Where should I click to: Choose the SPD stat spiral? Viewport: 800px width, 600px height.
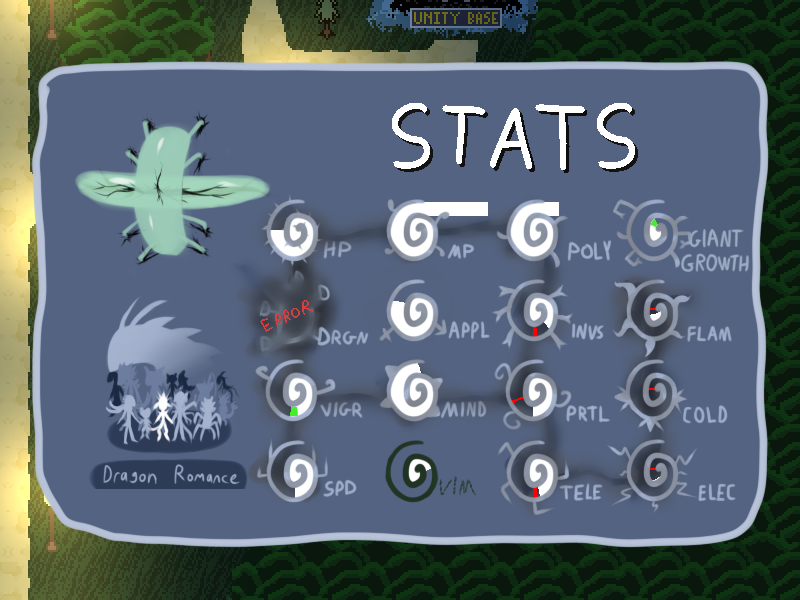[x=293, y=472]
